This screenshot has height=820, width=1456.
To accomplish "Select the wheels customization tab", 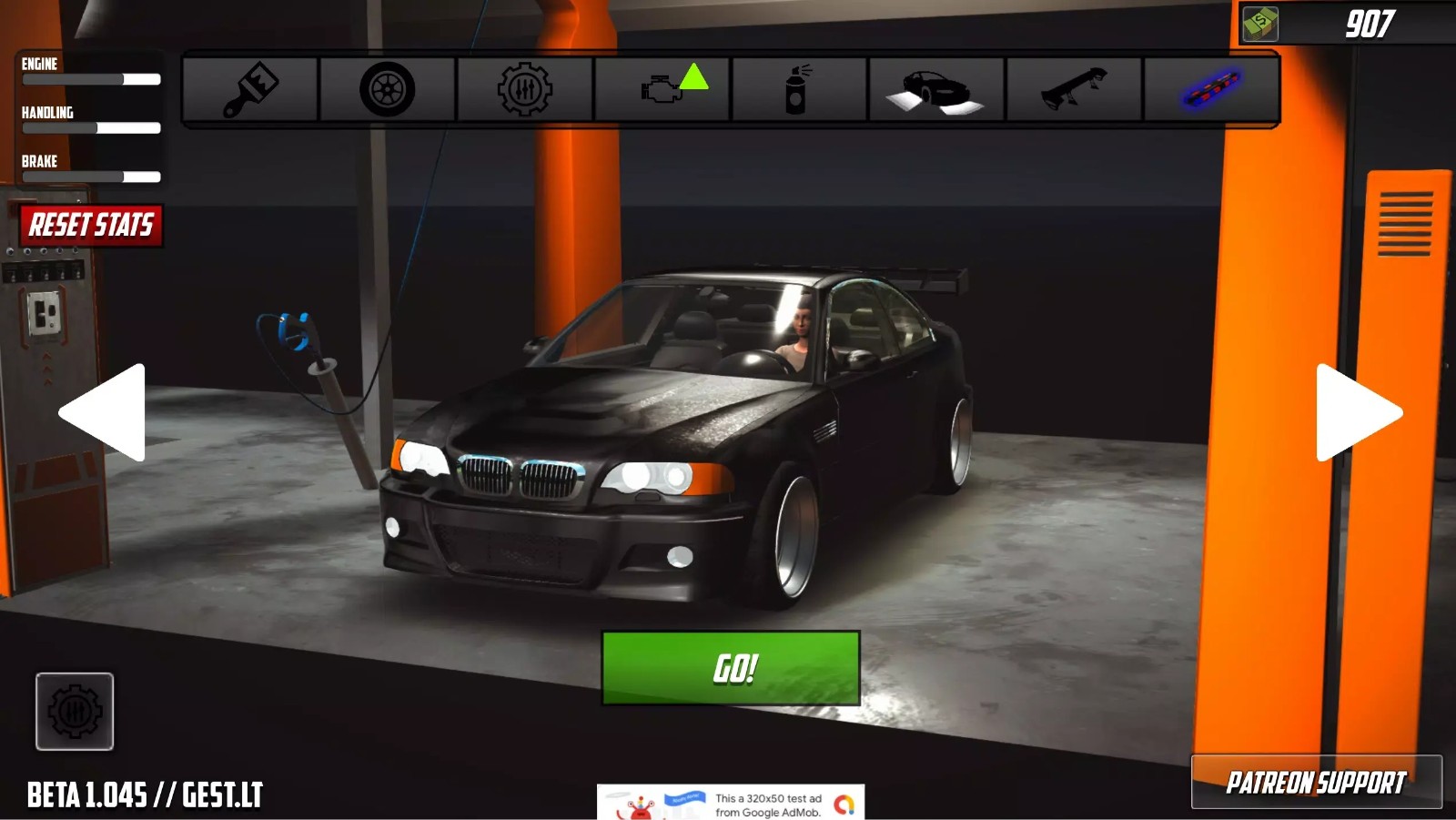I will (387, 90).
